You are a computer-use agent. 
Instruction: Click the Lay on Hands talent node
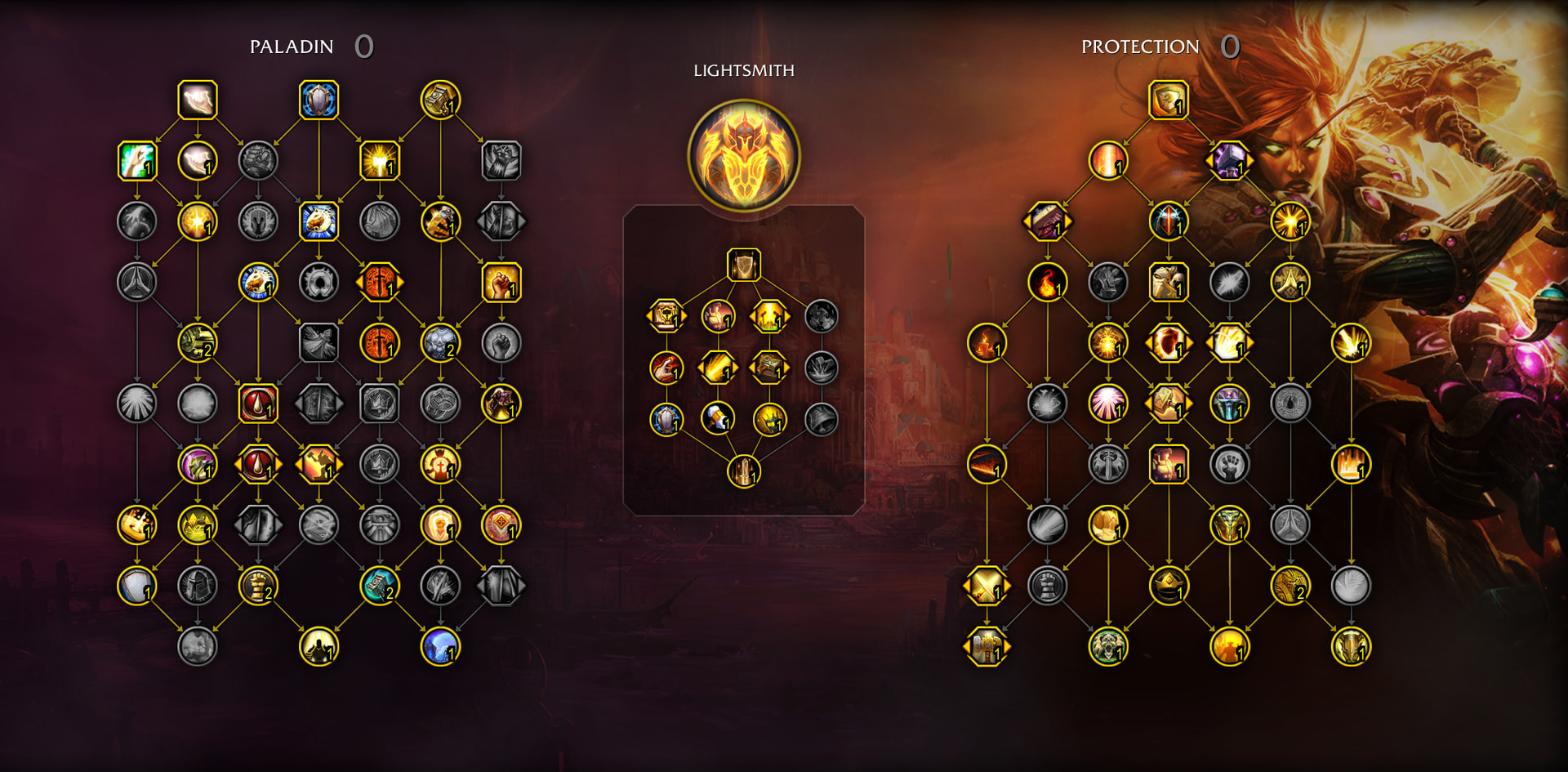[x=198, y=100]
